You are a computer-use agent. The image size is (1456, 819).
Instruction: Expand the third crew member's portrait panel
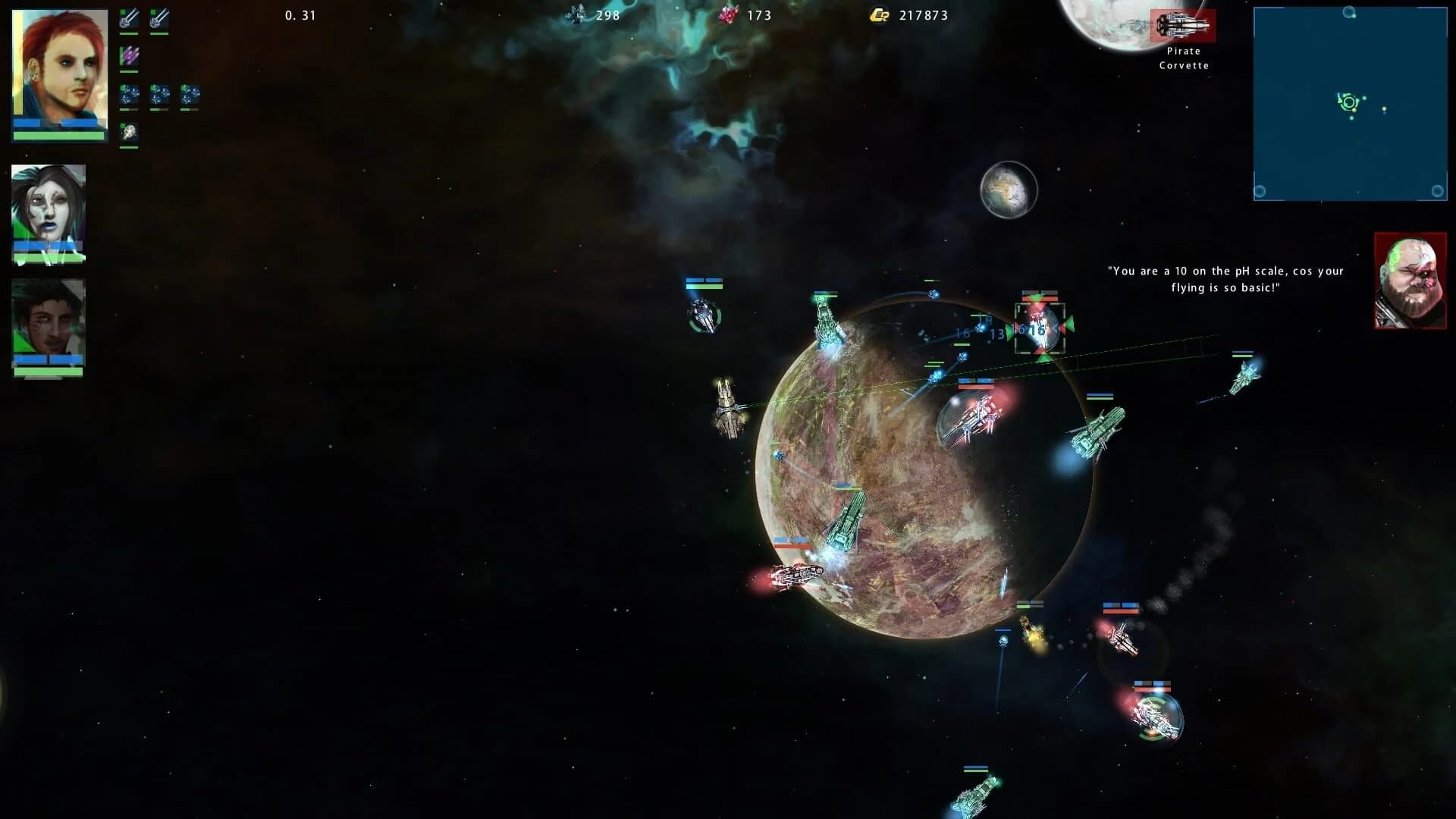(x=47, y=326)
